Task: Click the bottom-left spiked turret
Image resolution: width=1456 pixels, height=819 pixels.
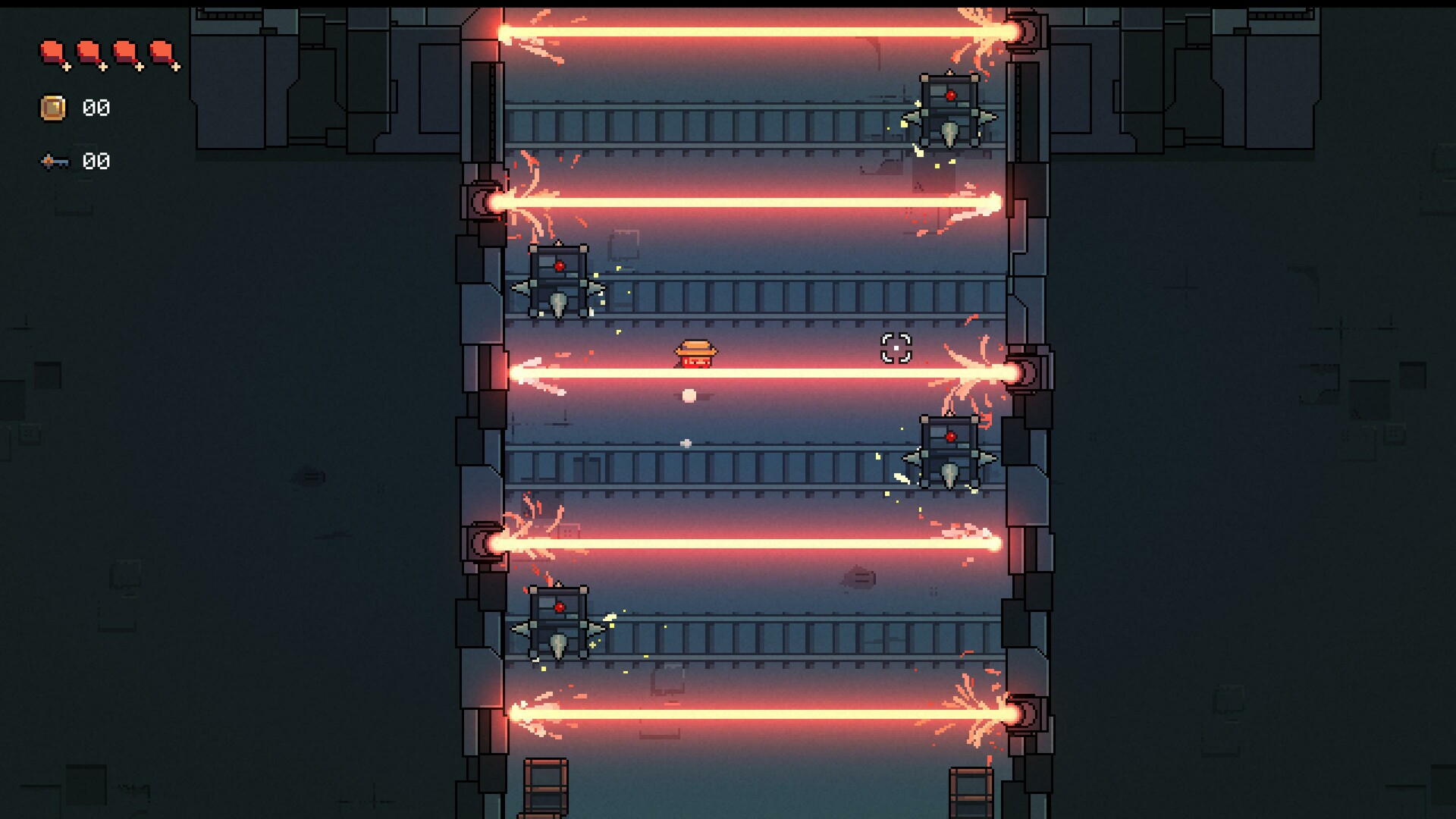Action: [560, 622]
